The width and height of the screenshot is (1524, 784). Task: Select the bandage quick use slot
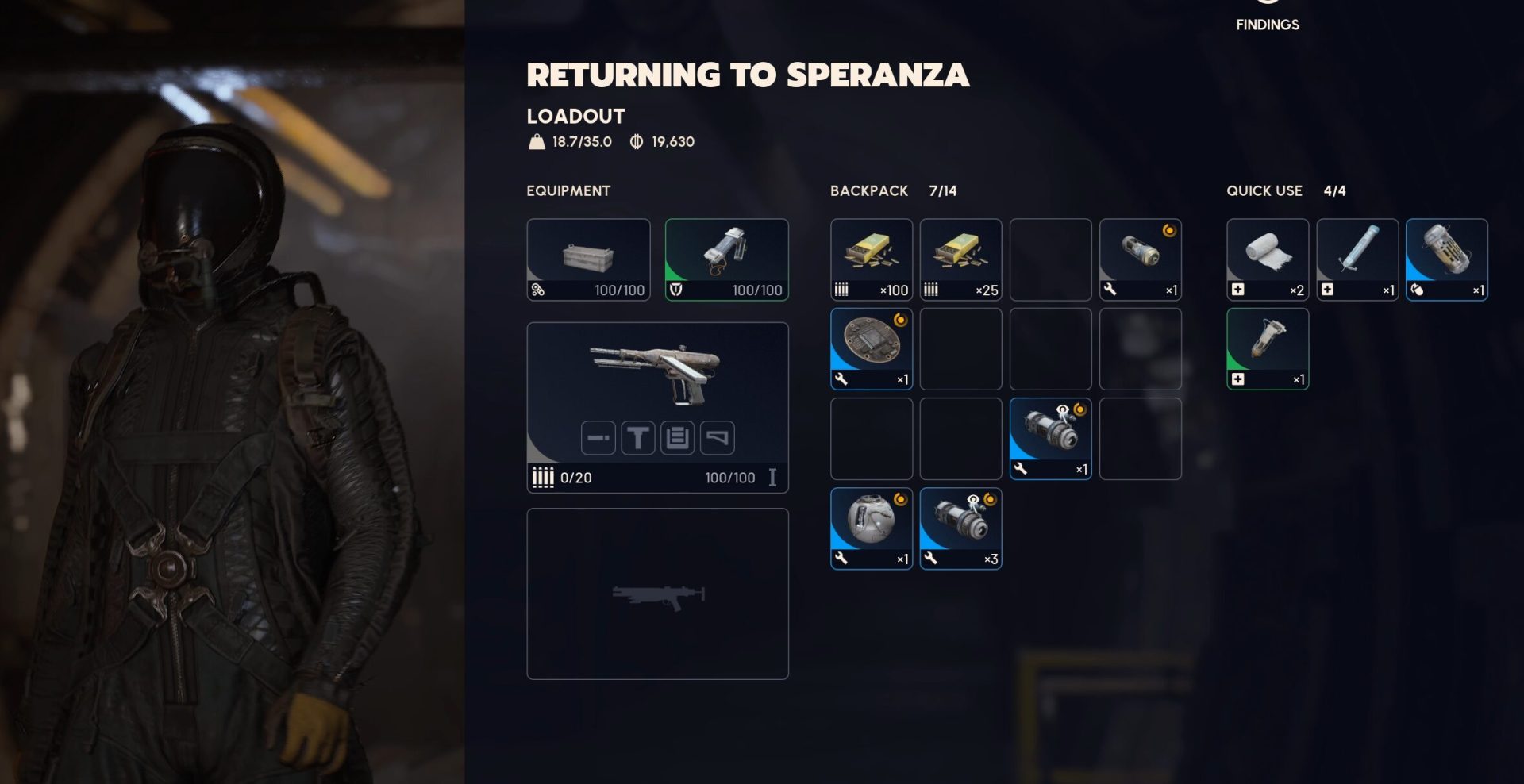pyautogui.click(x=1267, y=259)
